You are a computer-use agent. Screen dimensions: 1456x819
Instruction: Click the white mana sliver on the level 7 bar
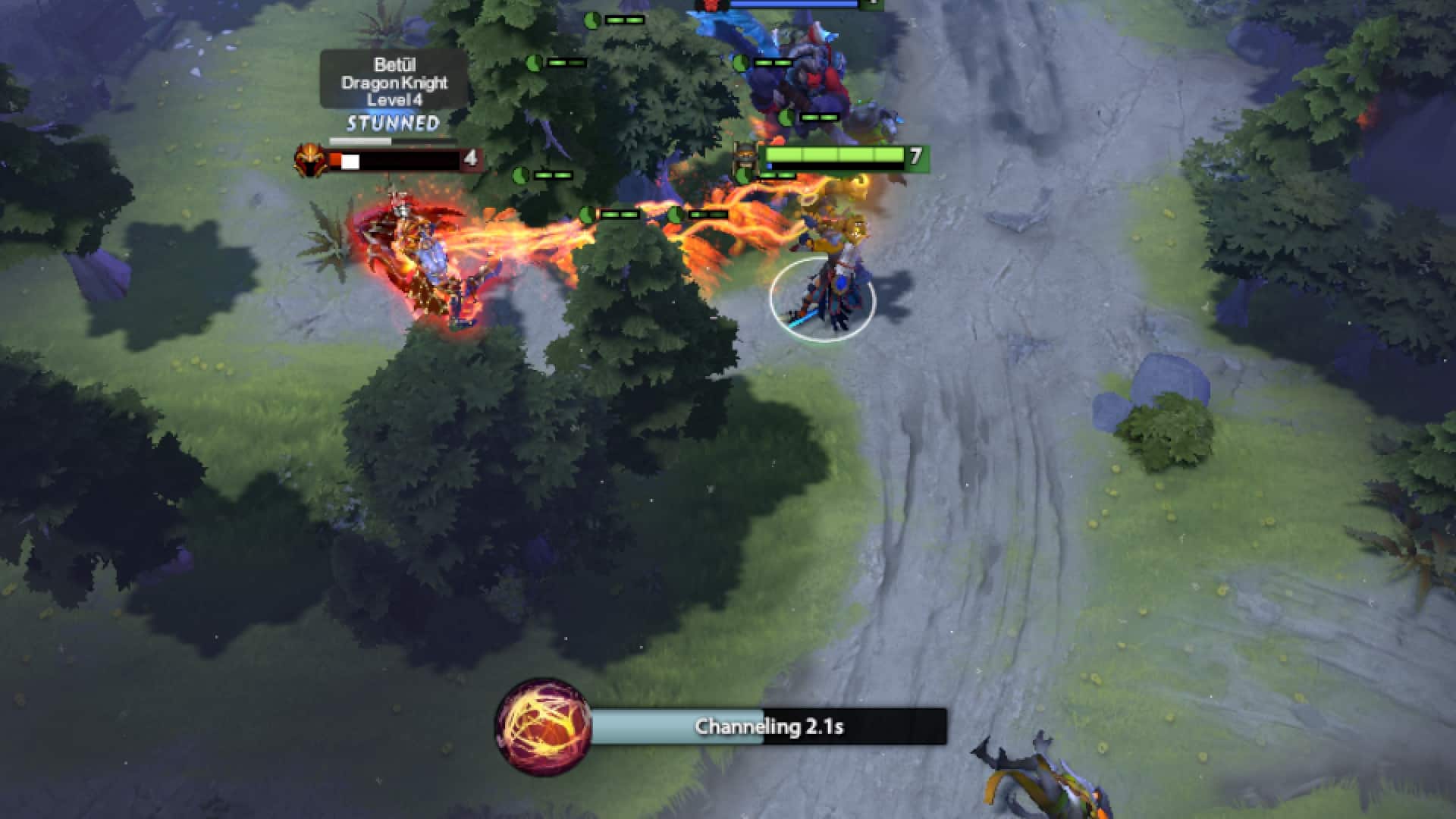[x=768, y=165]
